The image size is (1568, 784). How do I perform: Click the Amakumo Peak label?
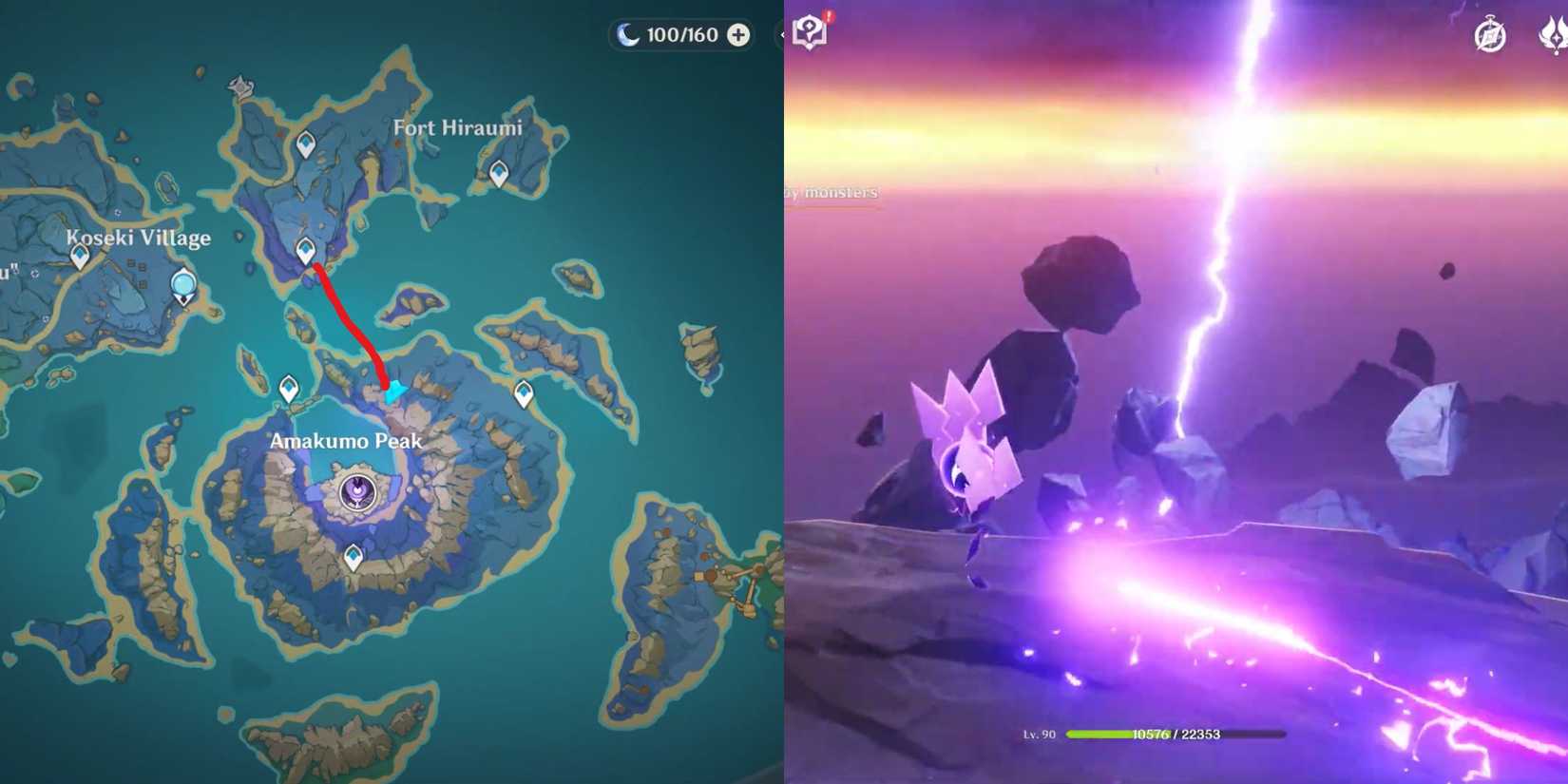[x=347, y=441]
